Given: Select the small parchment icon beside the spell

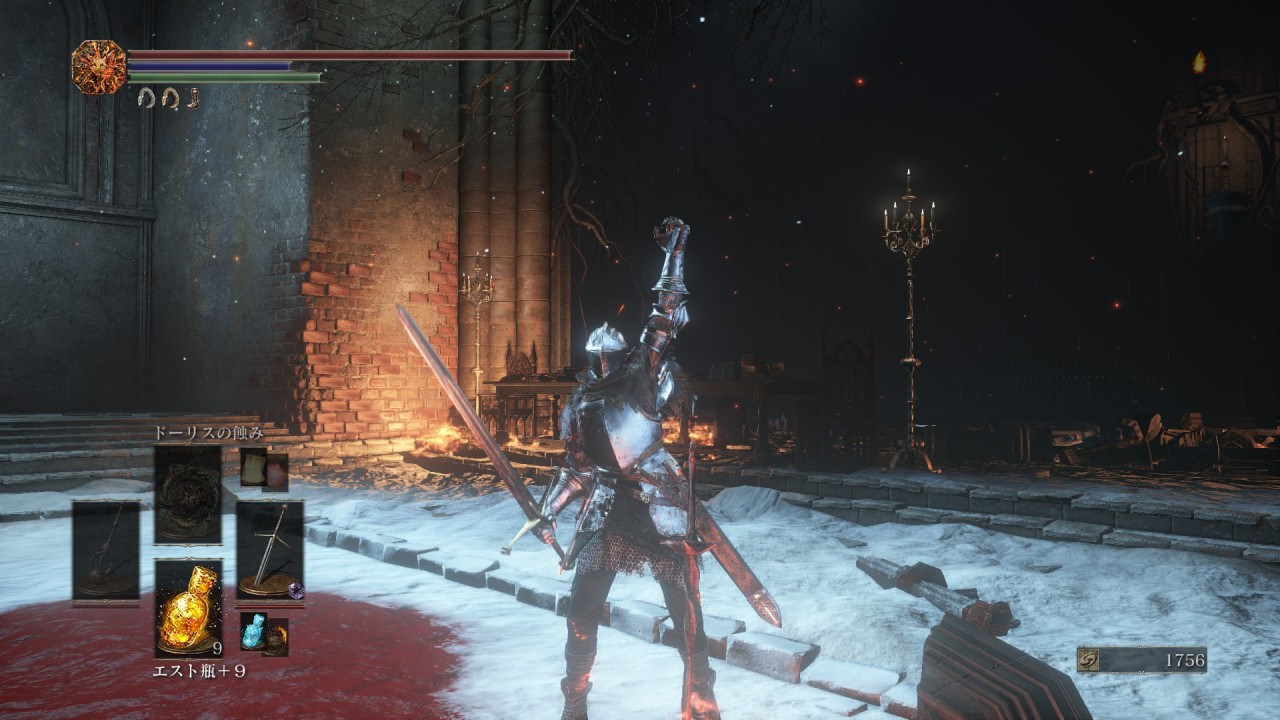Looking at the screenshot, I should tap(253, 467).
